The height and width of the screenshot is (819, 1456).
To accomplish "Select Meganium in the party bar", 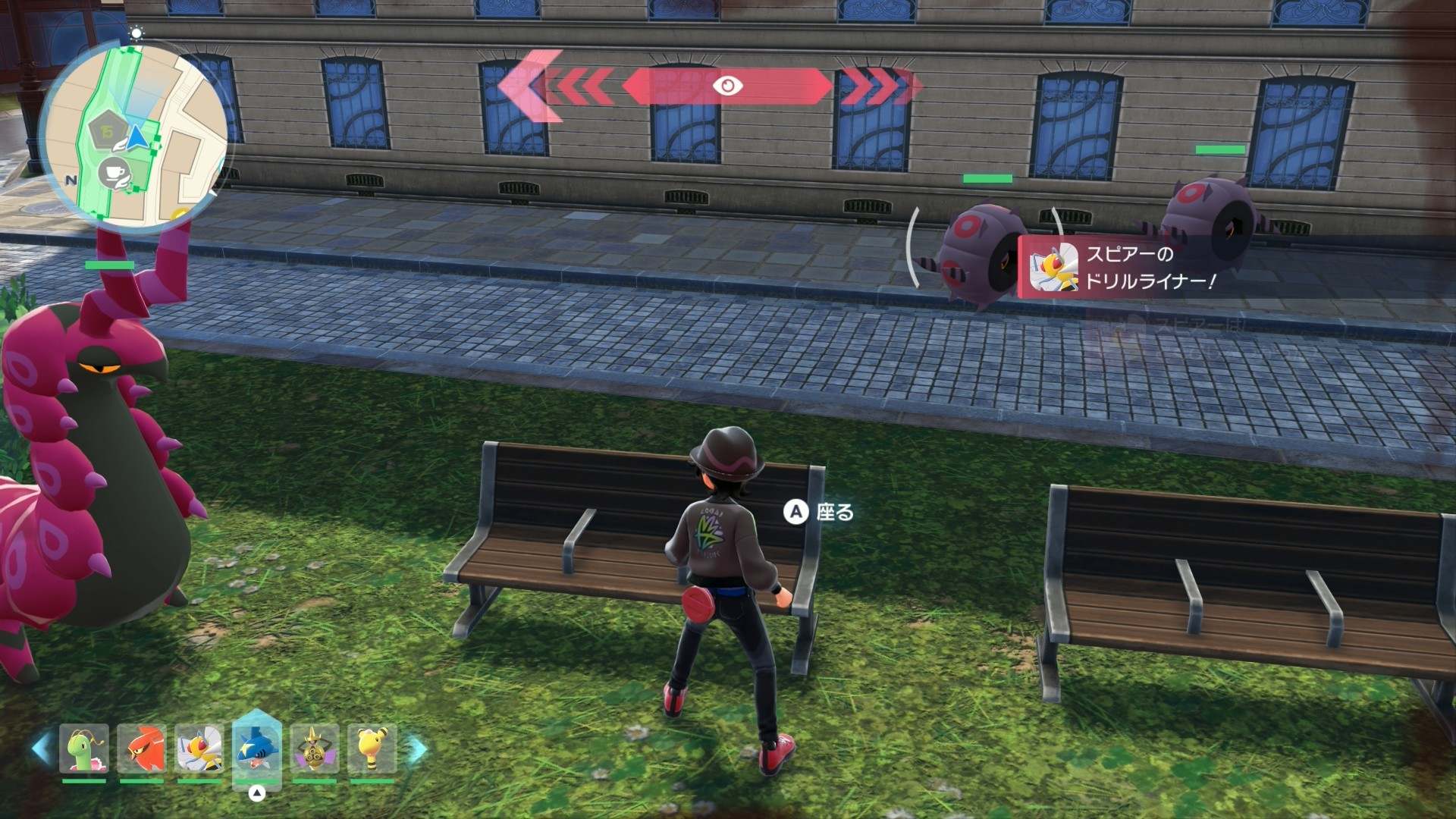I will [x=84, y=749].
